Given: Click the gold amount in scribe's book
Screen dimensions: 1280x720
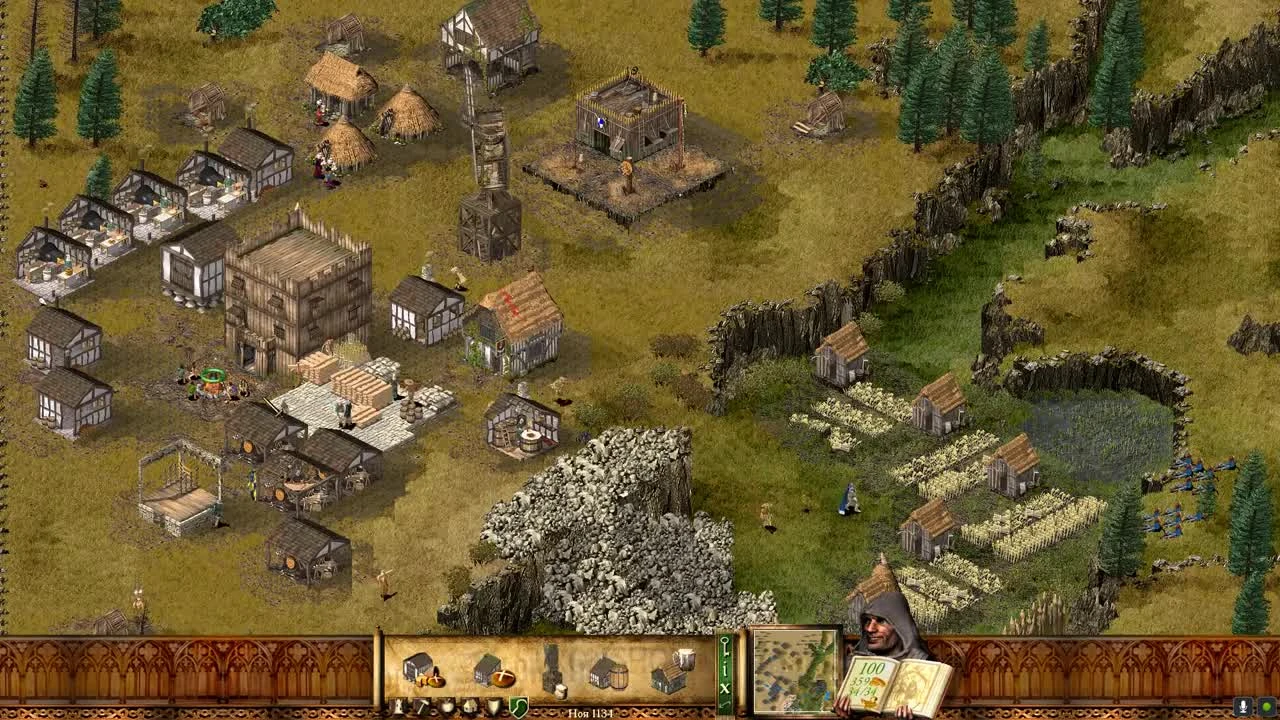Looking at the screenshot, I should click(872, 667).
